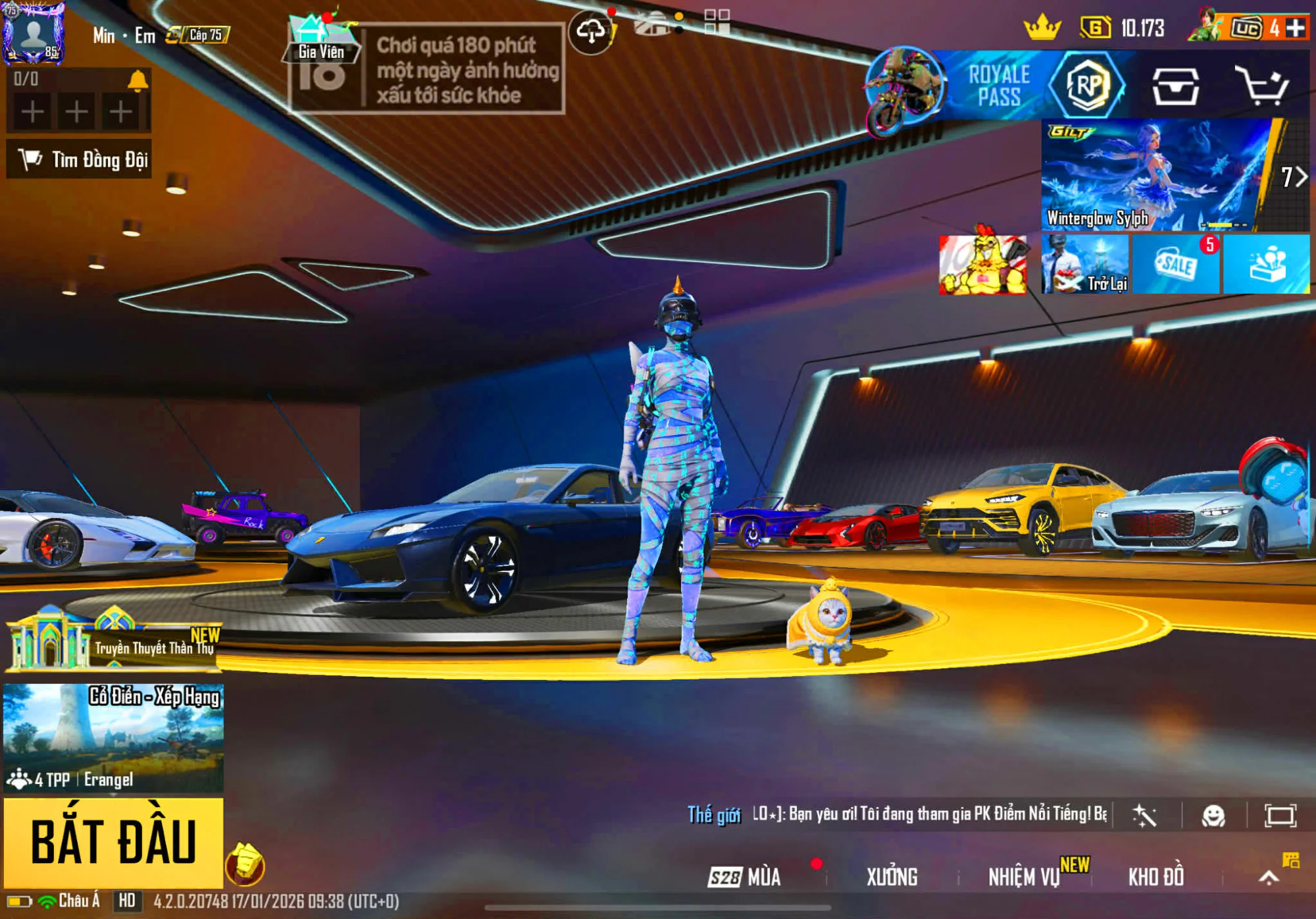Open the KHO ĐỒ inventory tab

(x=1156, y=877)
